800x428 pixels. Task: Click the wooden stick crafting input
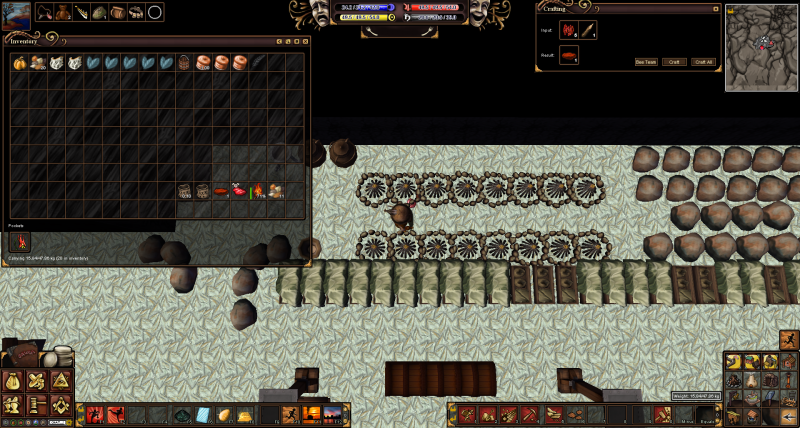click(x=588, y=30)
